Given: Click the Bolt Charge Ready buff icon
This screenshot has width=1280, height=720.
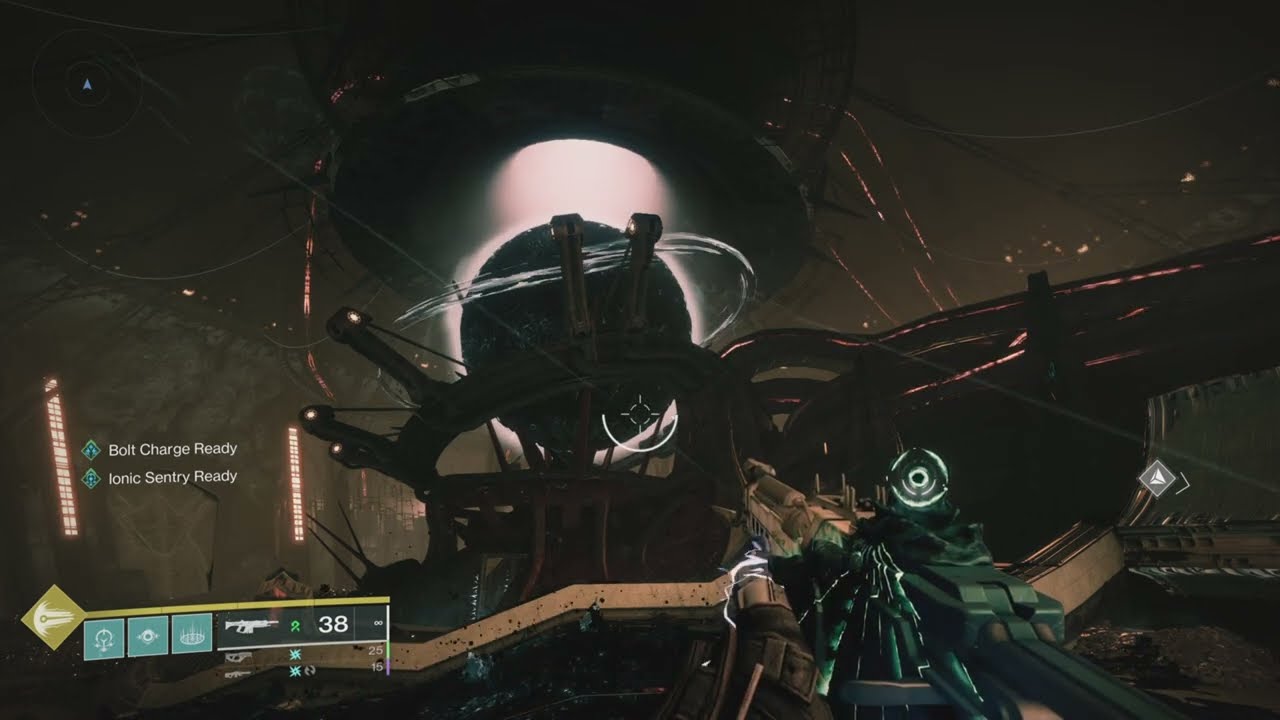Looking at the screenshot, I should (x=91, y=450).
